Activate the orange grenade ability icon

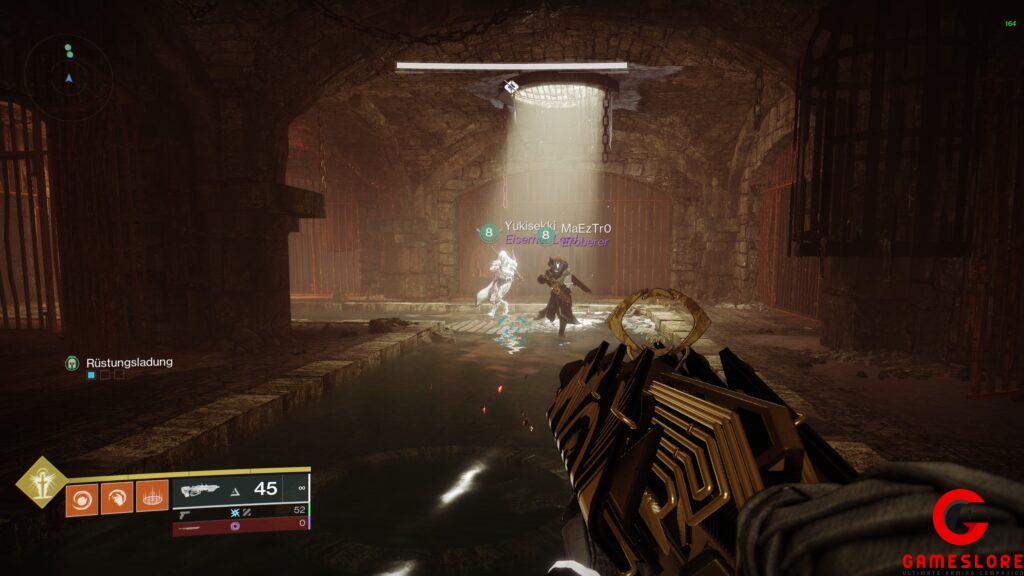tap(82, 499)
